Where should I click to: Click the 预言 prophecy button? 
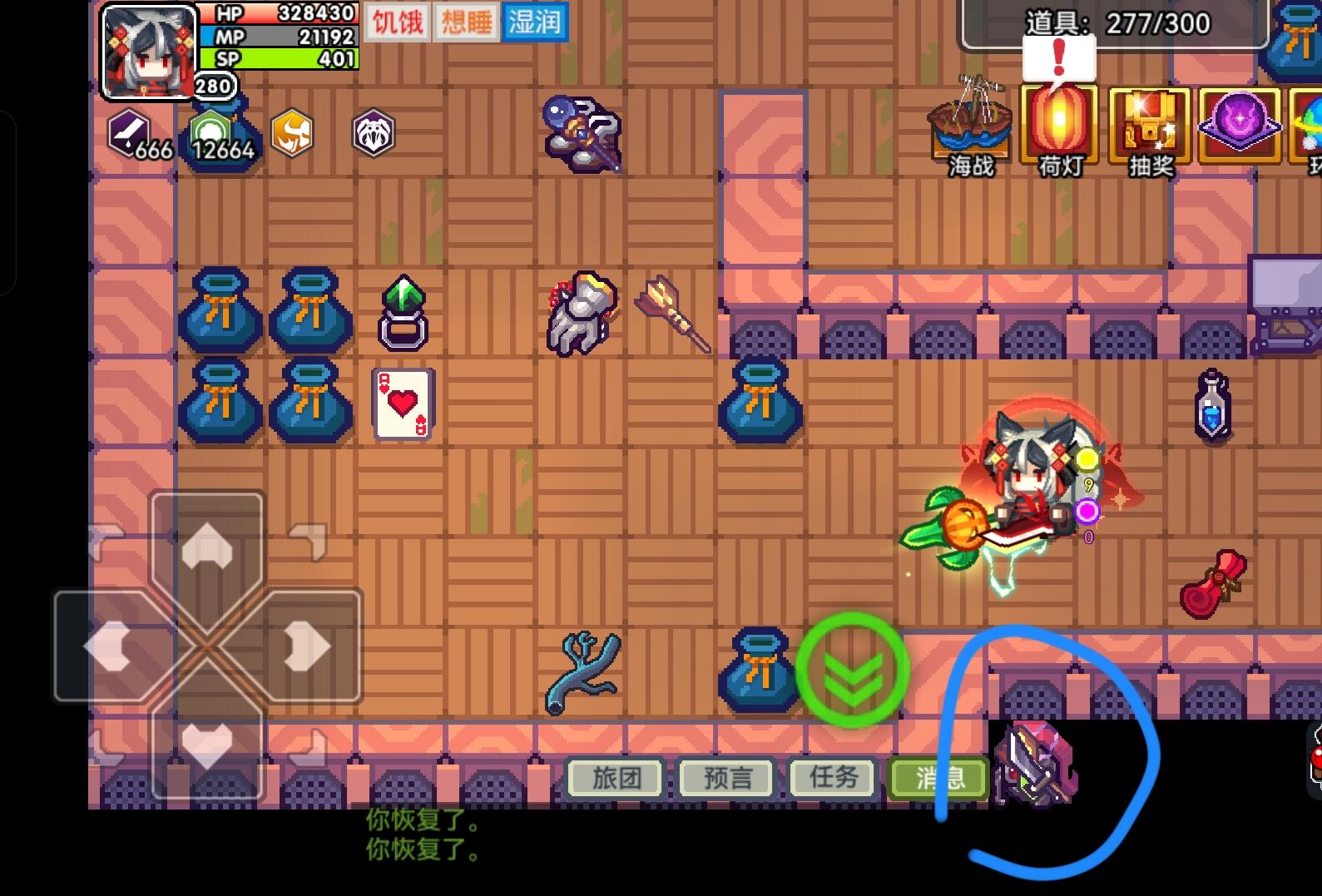[725, 778]
